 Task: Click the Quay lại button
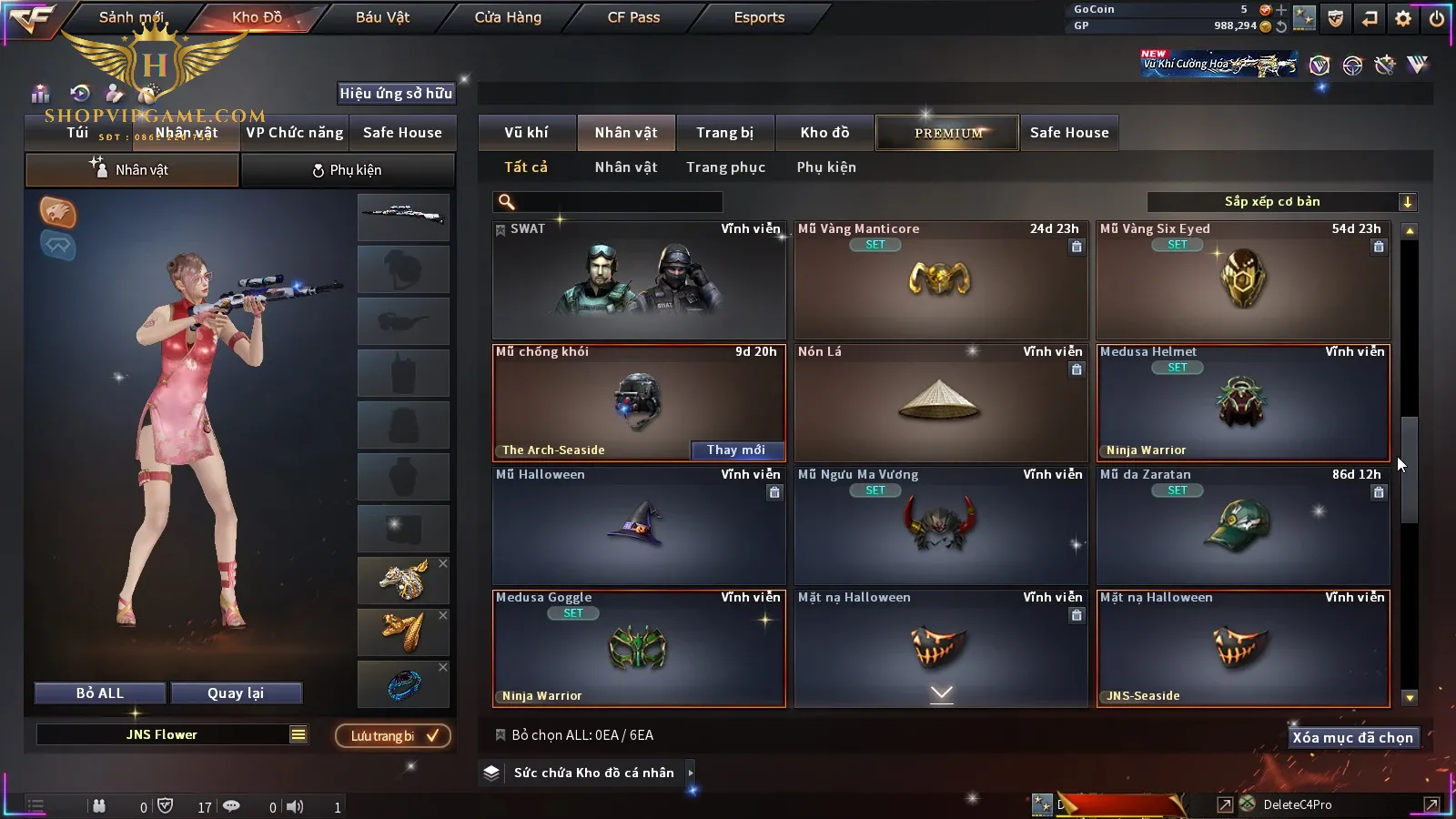tap(236, 693)
